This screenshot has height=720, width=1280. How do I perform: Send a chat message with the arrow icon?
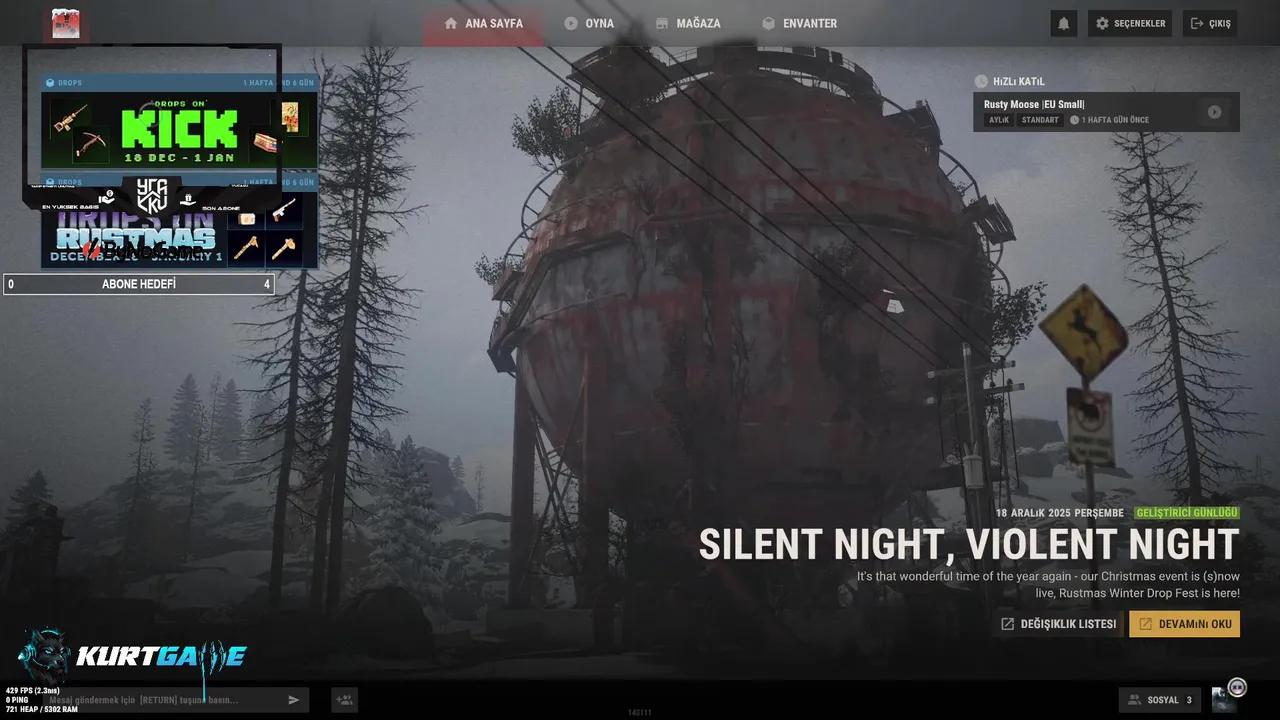click(x=293, y=699)
